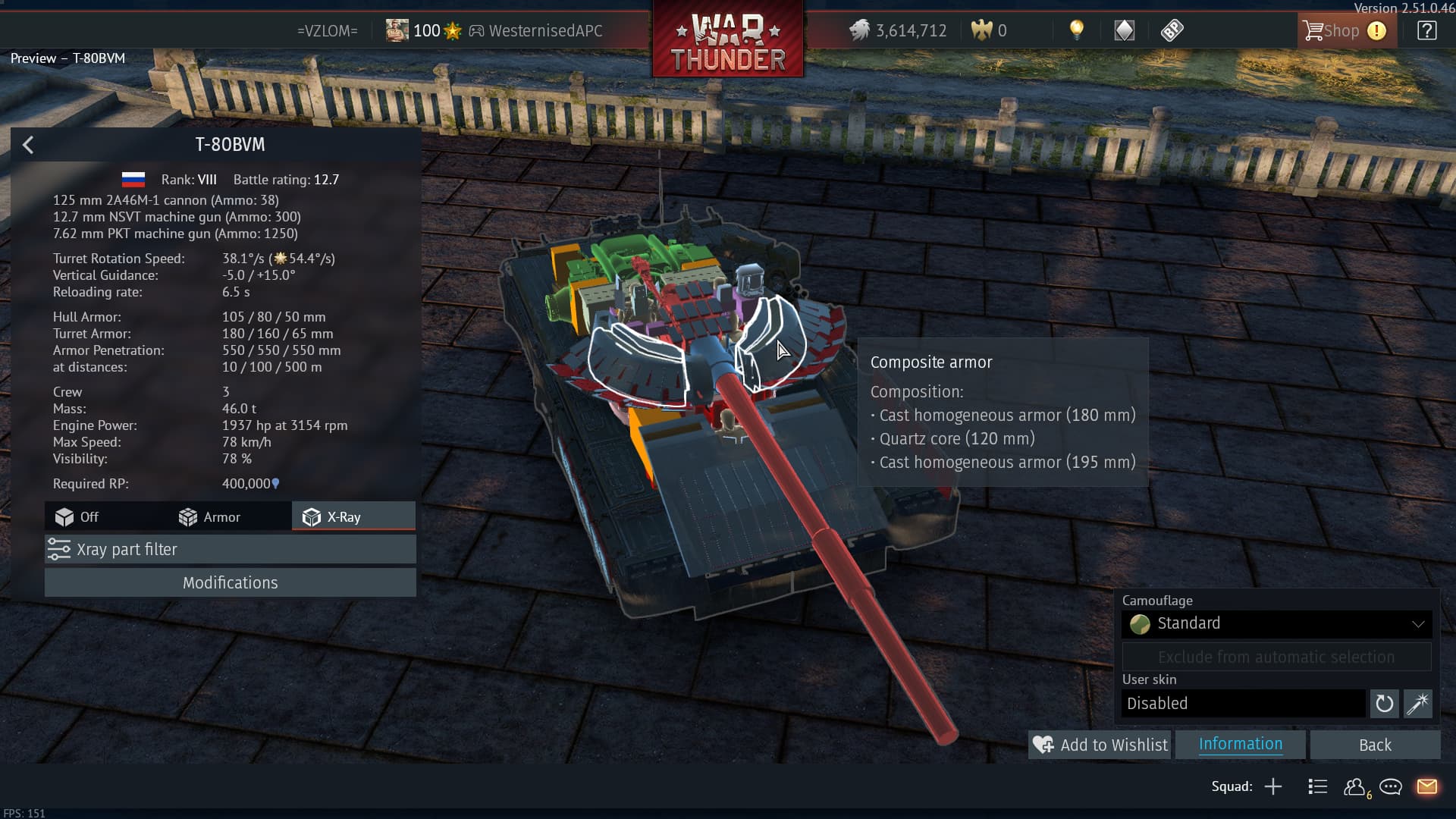Viewport: 1456px width, 819px height.
Task: Add the T-80BVM to Wishlist
Action: pos(1100,745)
